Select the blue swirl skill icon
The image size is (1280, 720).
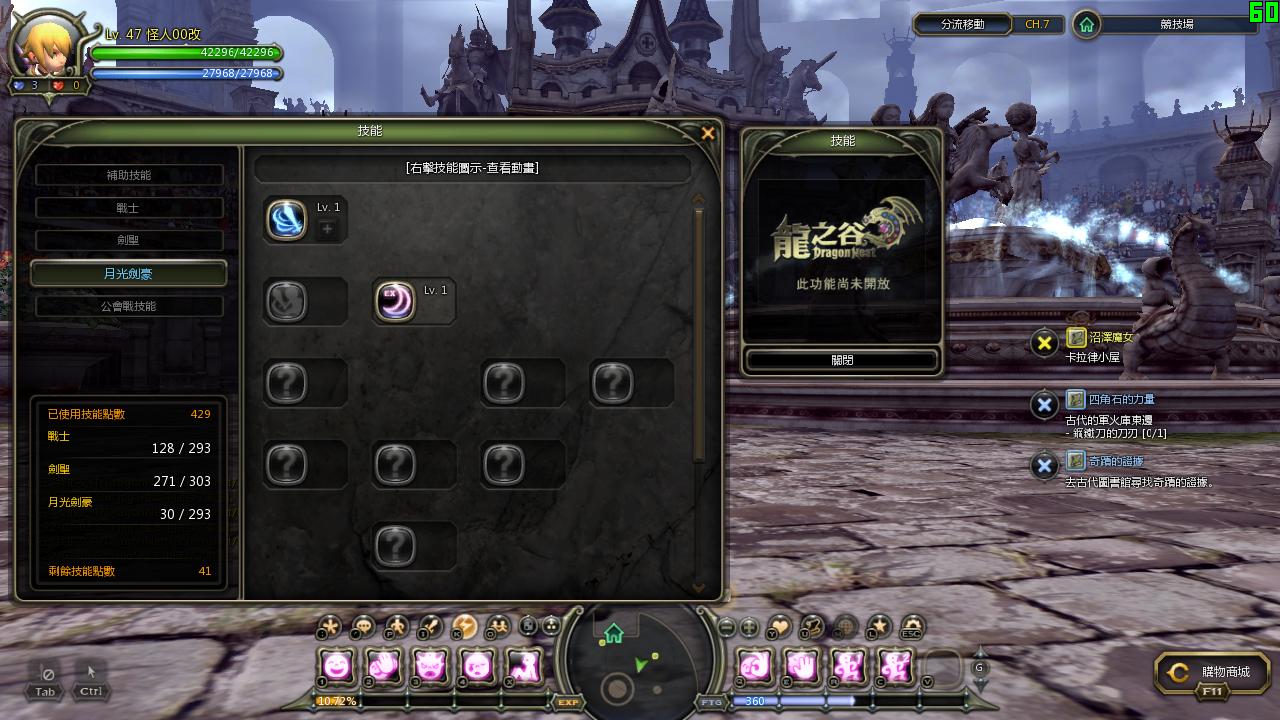(x=286, y=219)
